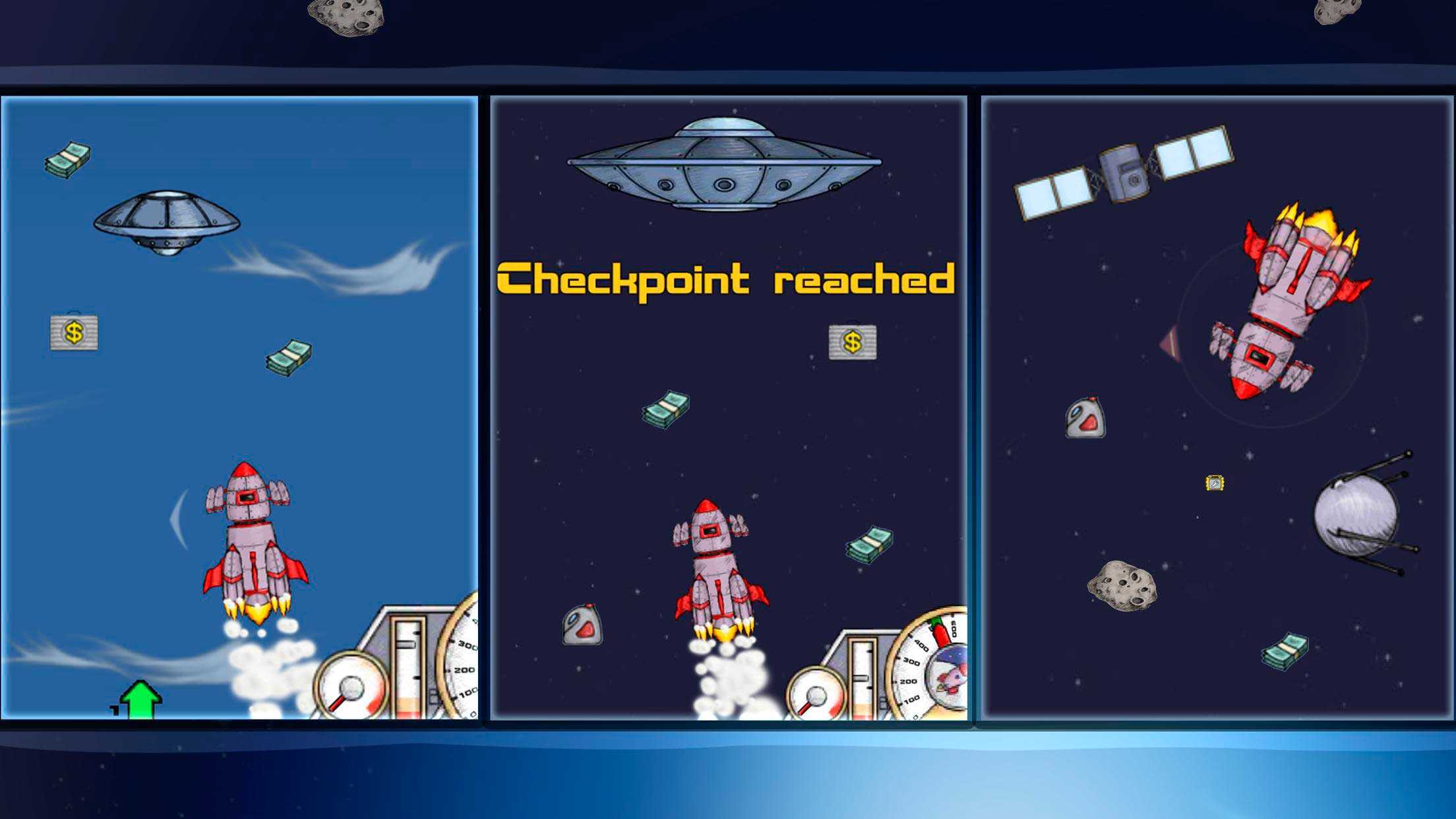Click the green up arrow icon
1456x819 pixels.
point(140,699)
